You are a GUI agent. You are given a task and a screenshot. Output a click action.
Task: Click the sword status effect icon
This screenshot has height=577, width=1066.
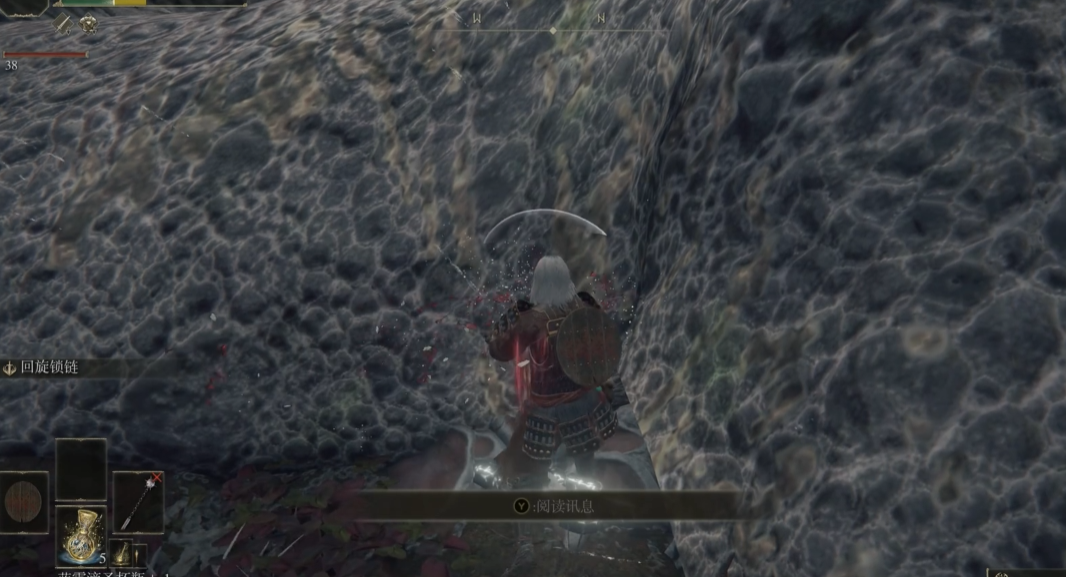click(x=65, y=24)
